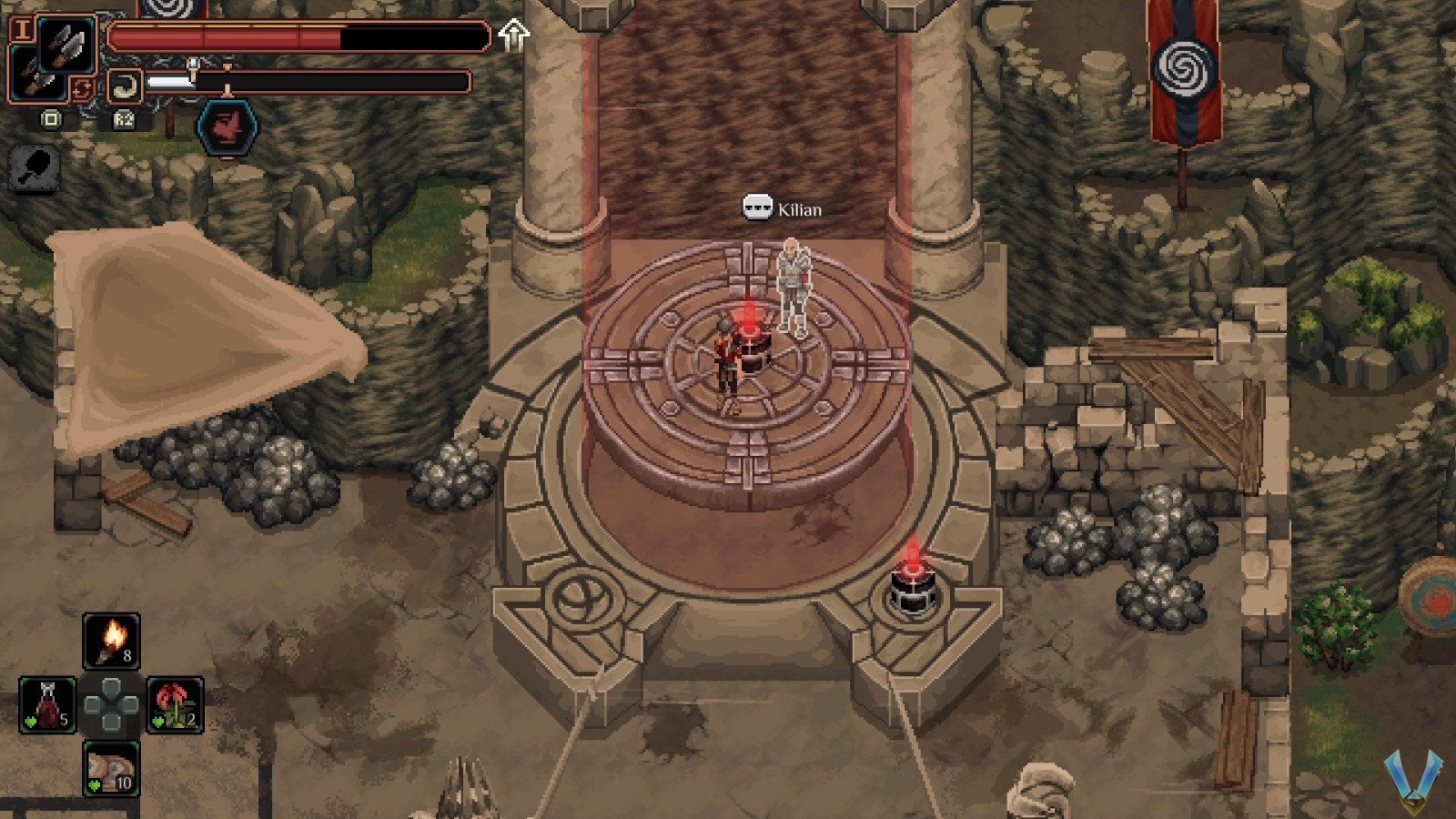Click the upgrade arrow right of the health bar
The height and width of the screenshot is (819, 1456).
(x=514, y=35)
